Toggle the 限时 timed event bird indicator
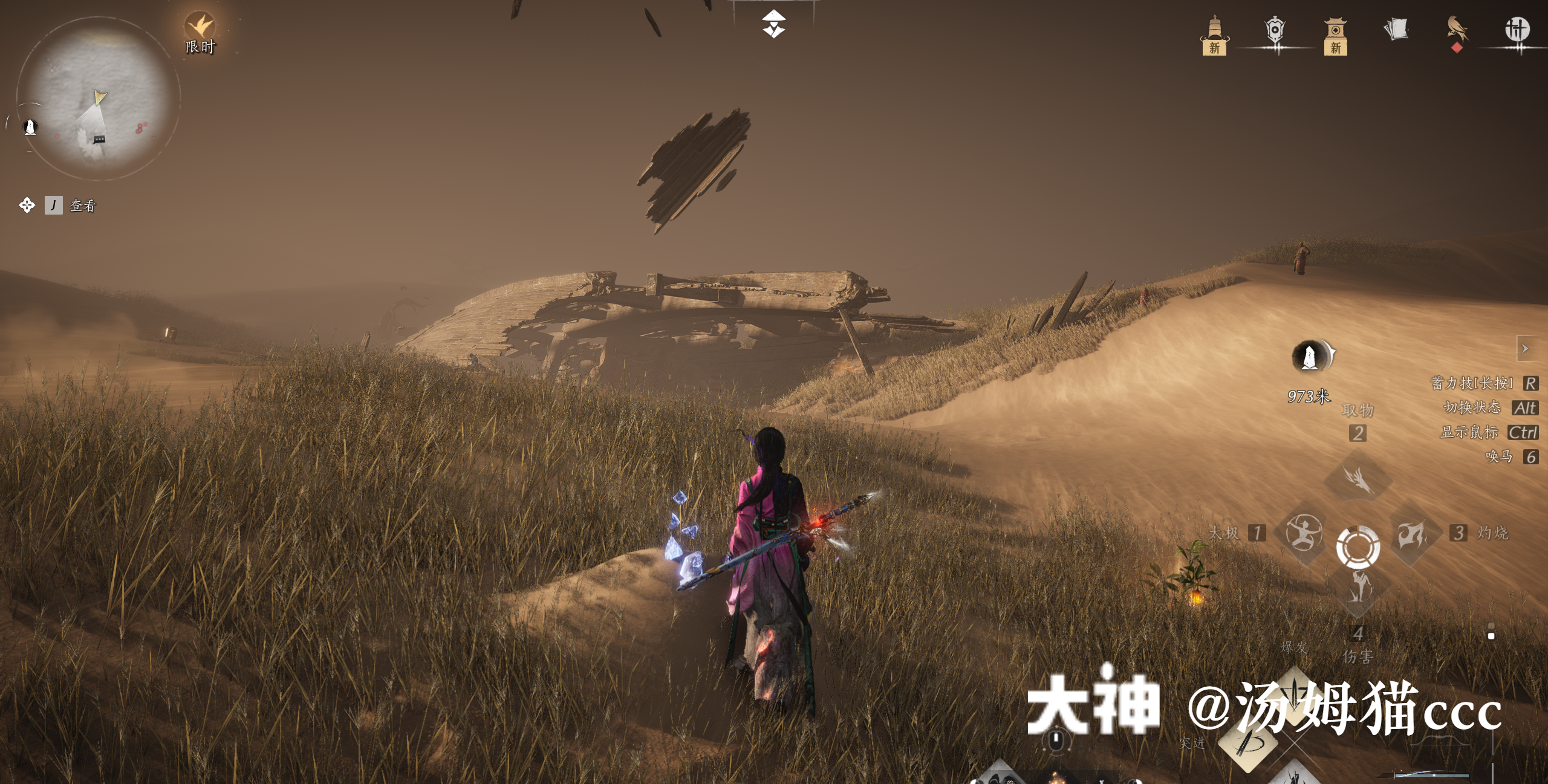The image size is (1548, 784). pyautogui.click(x=200, y=26)
